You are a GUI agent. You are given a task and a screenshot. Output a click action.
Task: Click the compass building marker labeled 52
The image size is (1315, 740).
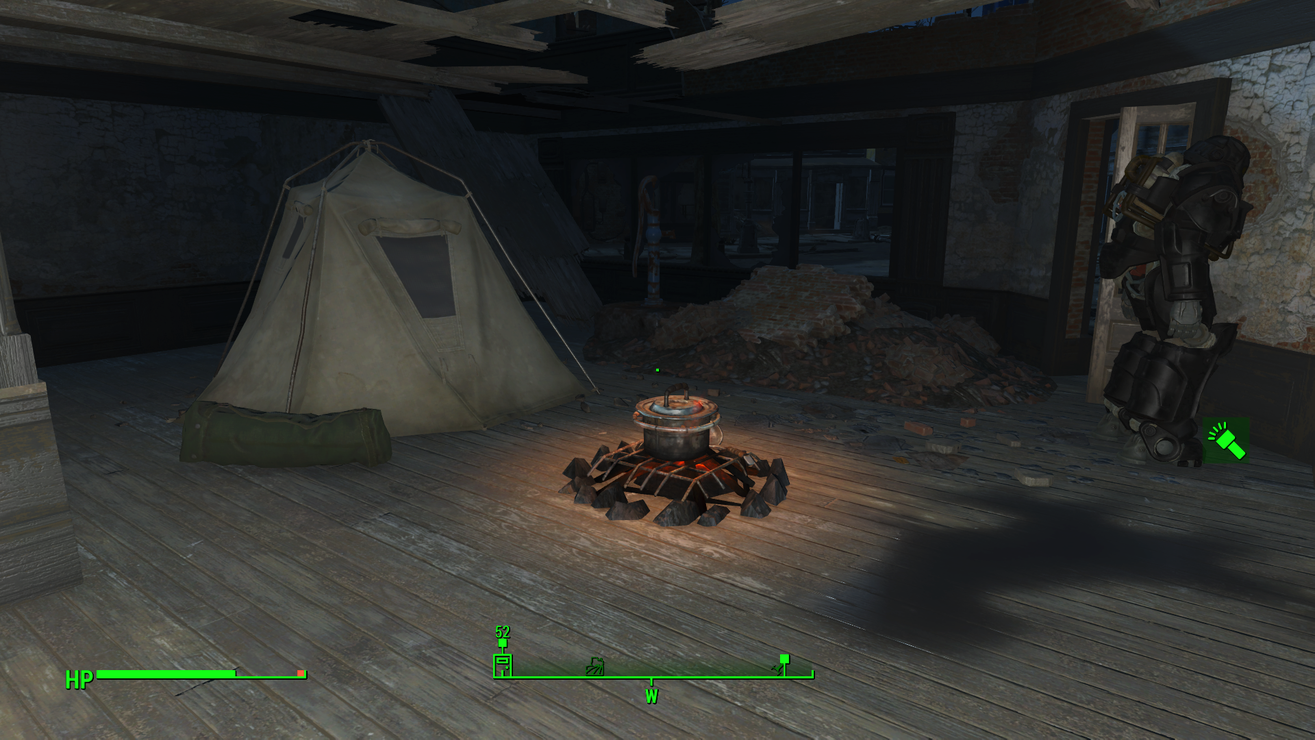tap(503, 664)
